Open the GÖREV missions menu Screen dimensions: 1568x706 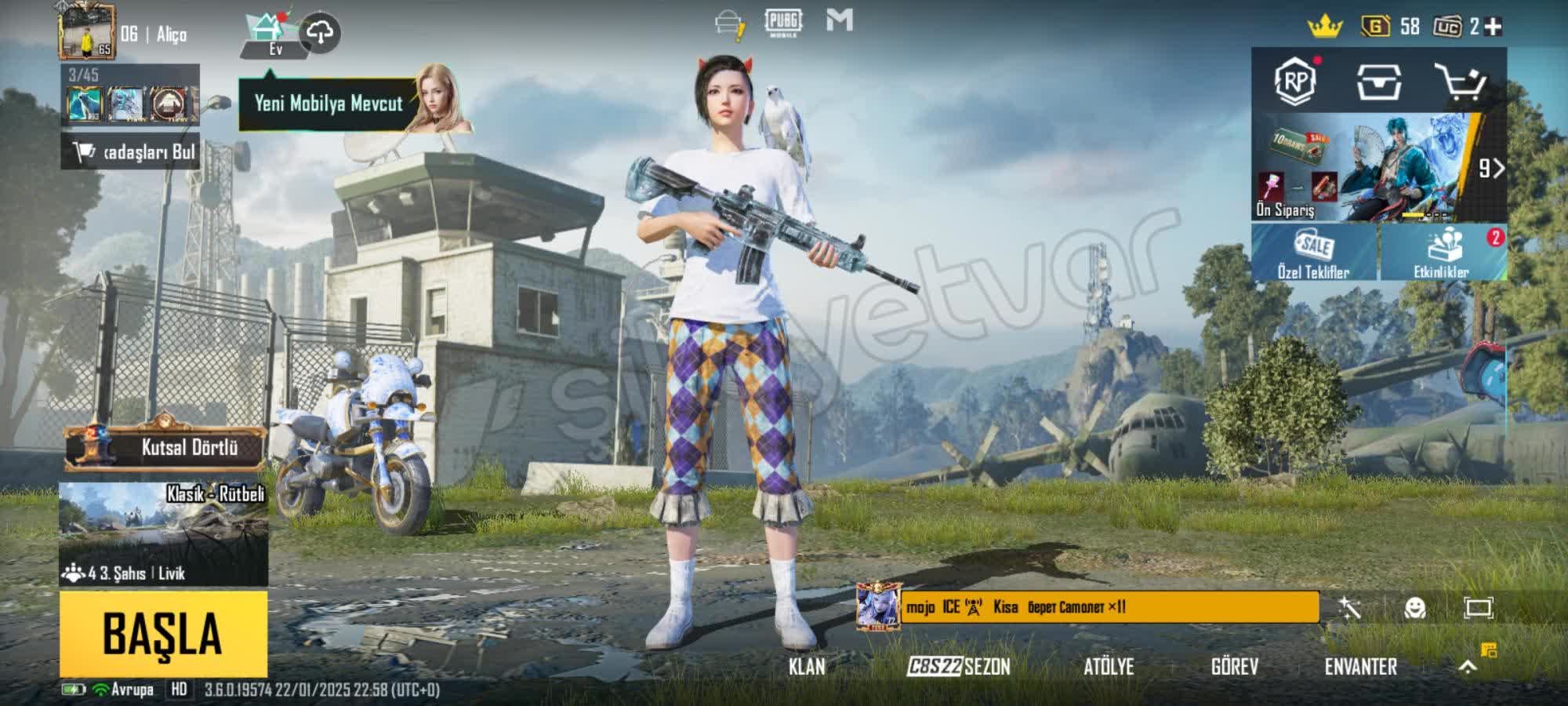click(x=1235, y=667)
